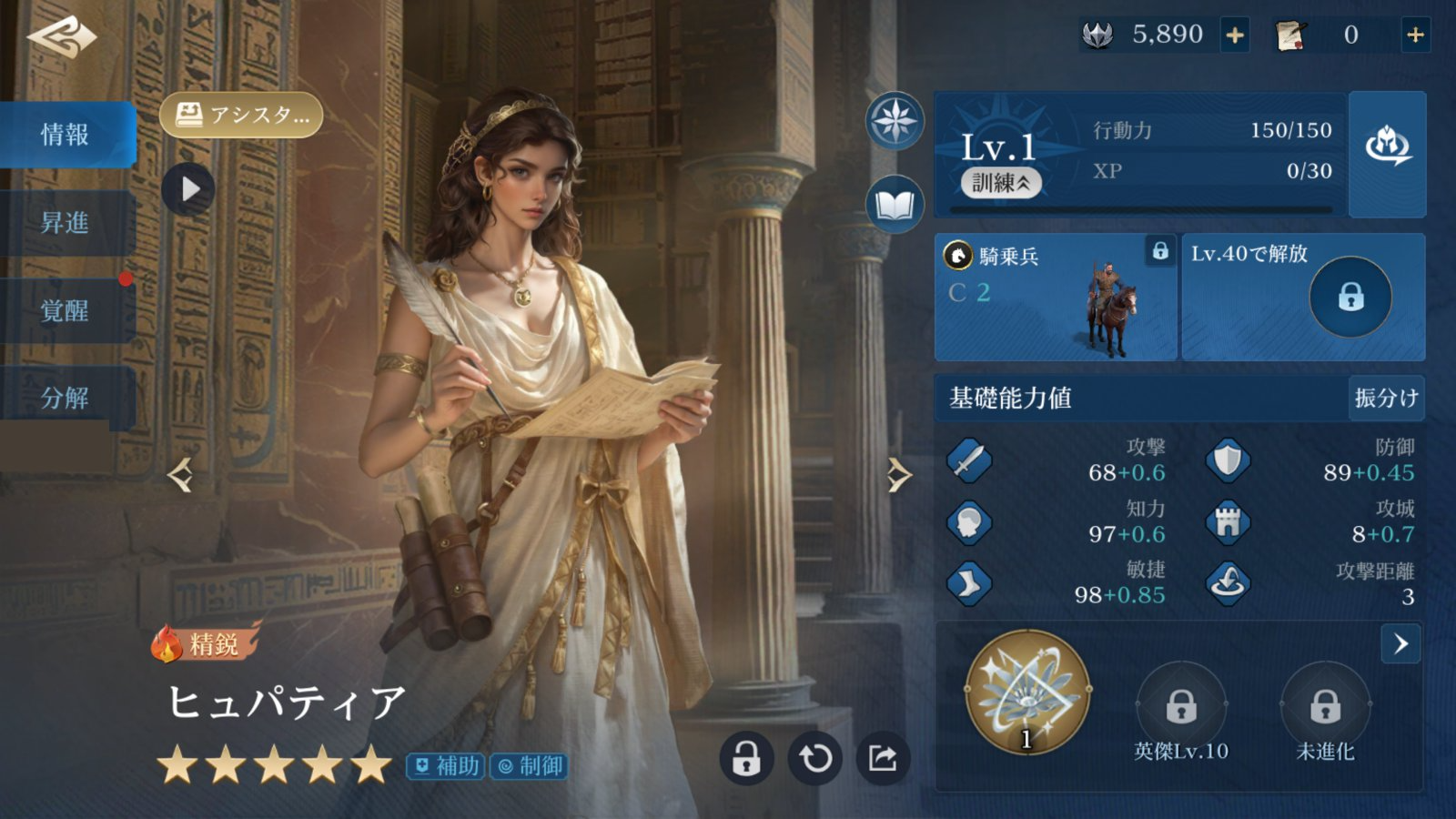The width and height of the screenshot is (1456, 819).
Task: Select the 騎乗兵 troop card
Action: [1056, 298]
